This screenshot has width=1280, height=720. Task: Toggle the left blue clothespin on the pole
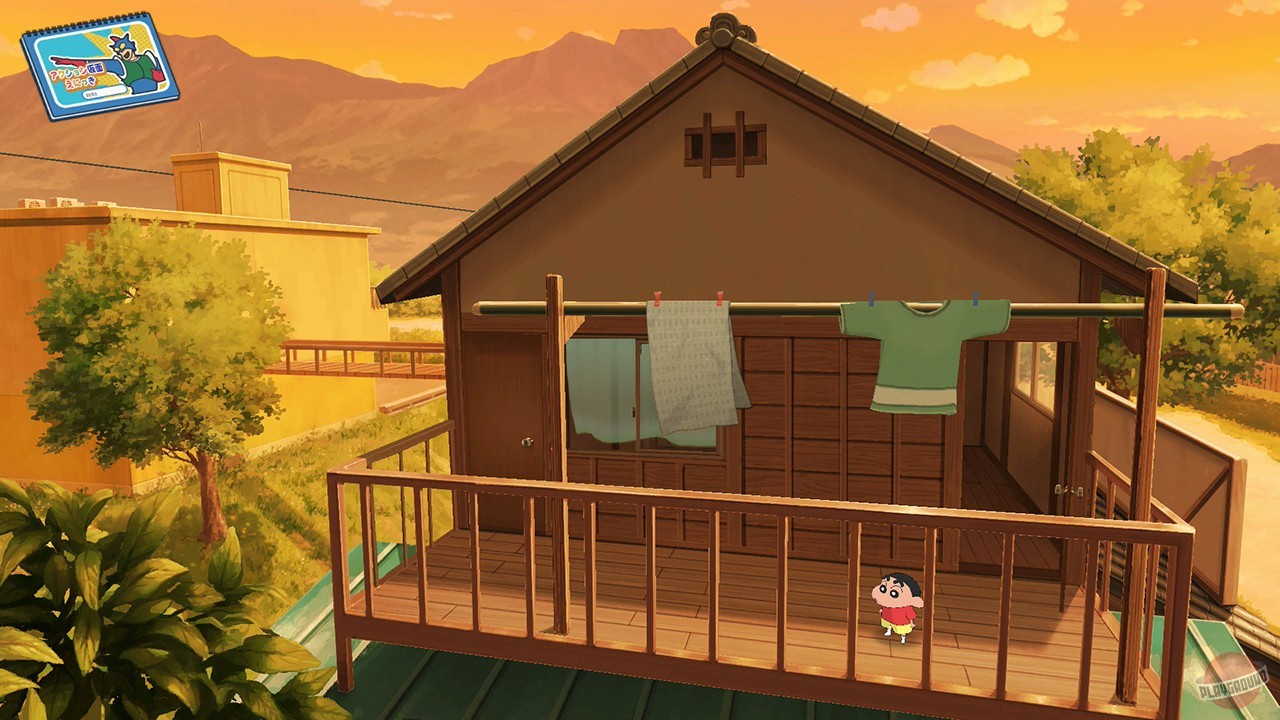click(x=871, y=297)
